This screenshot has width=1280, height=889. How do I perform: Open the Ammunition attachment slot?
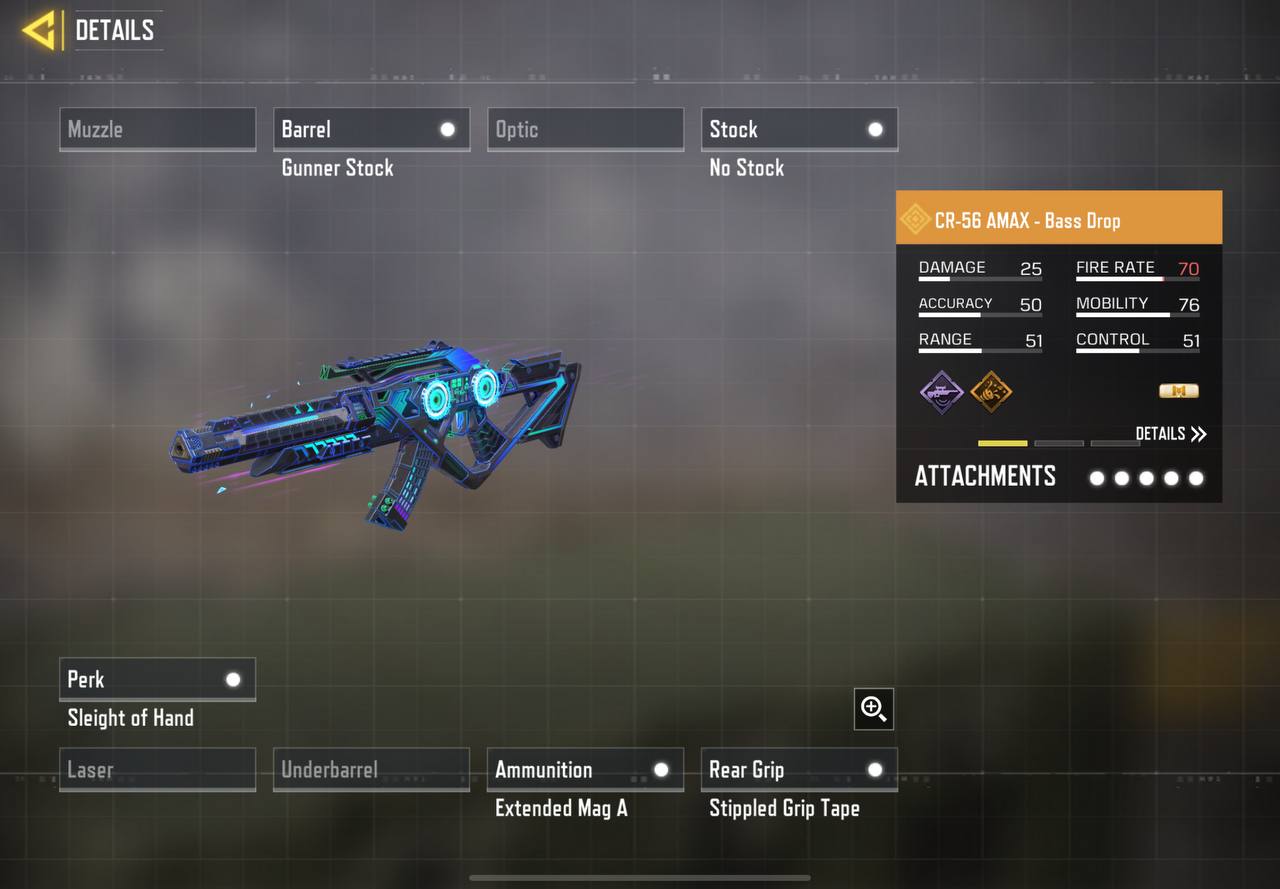(x=585, y=769)
